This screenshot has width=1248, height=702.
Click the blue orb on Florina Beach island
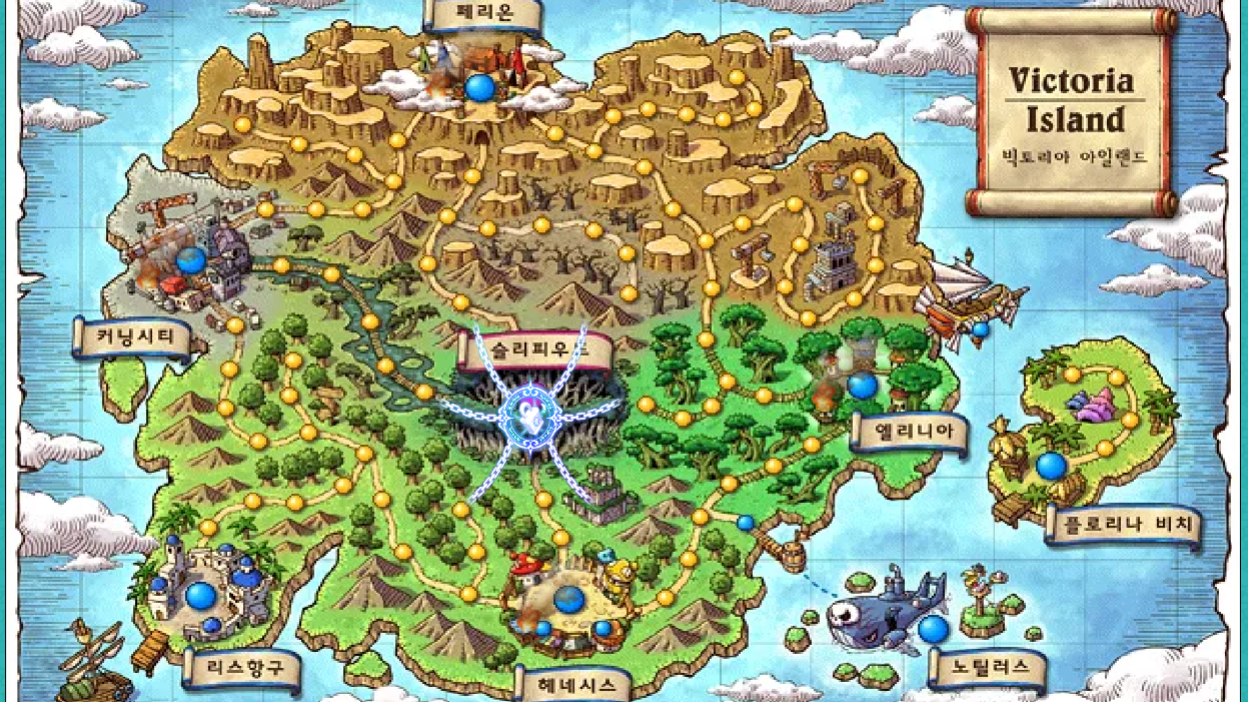click(1051, 465)
